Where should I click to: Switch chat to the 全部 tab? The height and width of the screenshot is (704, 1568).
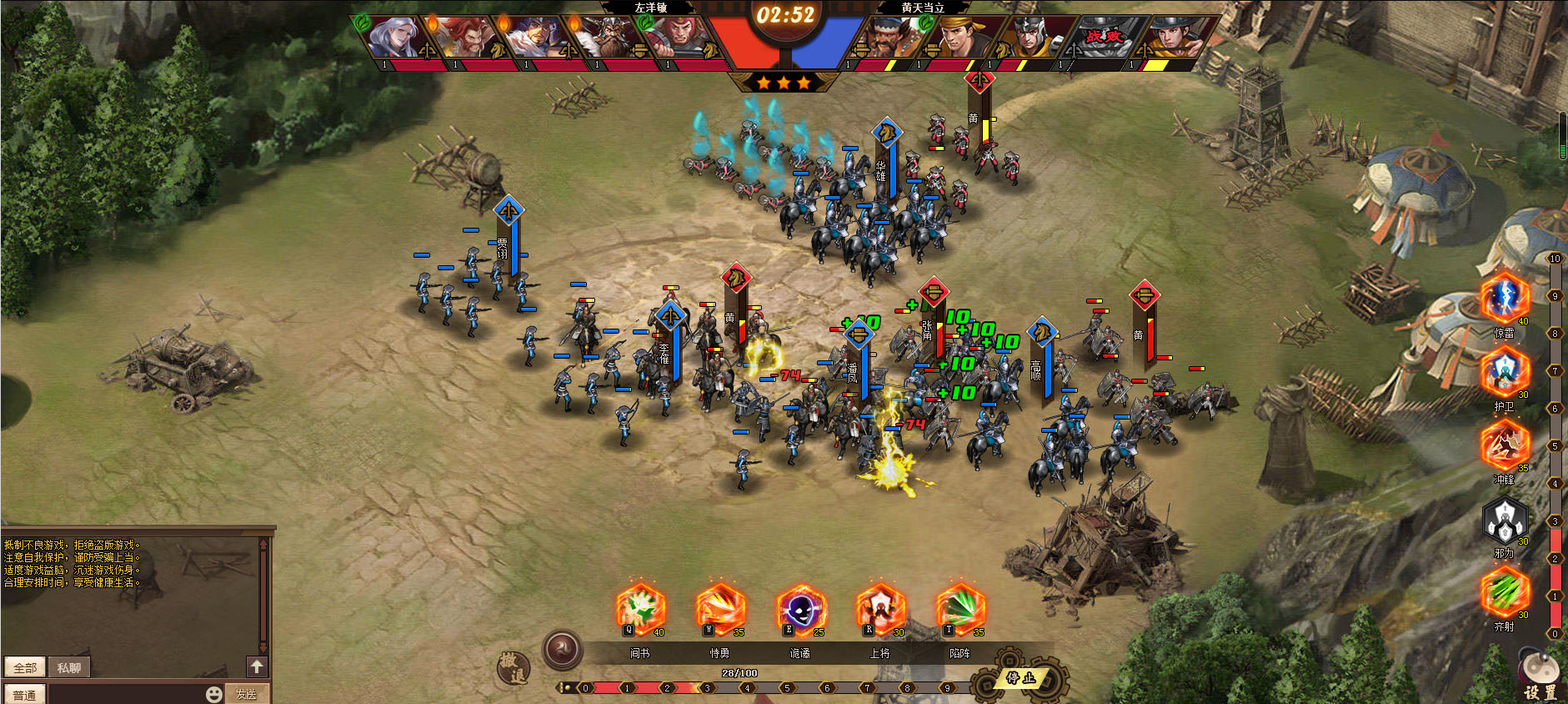25,667
